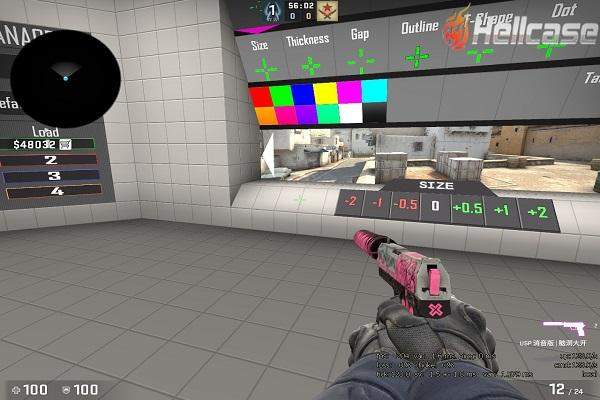Increase crosshair size by +0.5
600x400 pixels.
(x=466, y=209)
